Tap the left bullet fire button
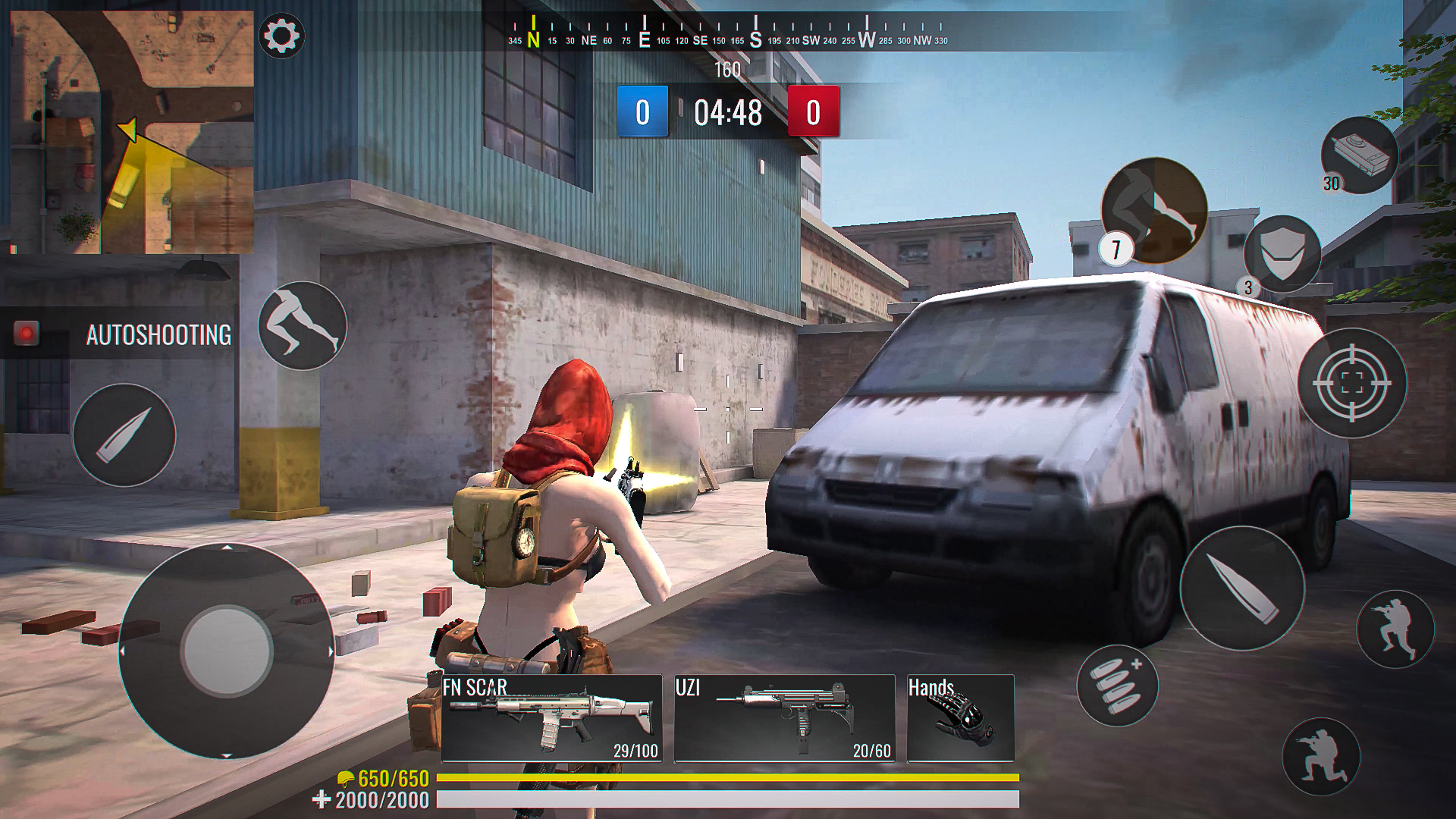Image resolution: width=1456 pixels, height=819 pixels. coord(124,435)
